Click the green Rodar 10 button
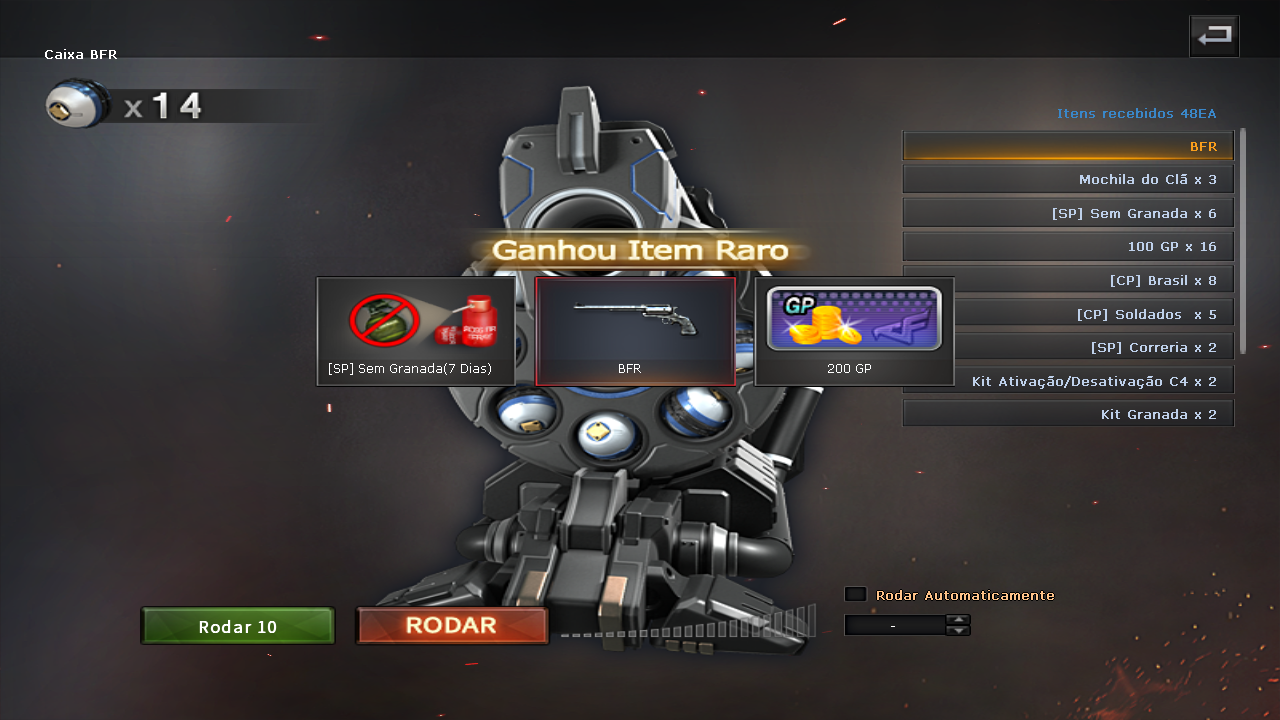This screenshot has width=1280, height=720. point(238,626)
